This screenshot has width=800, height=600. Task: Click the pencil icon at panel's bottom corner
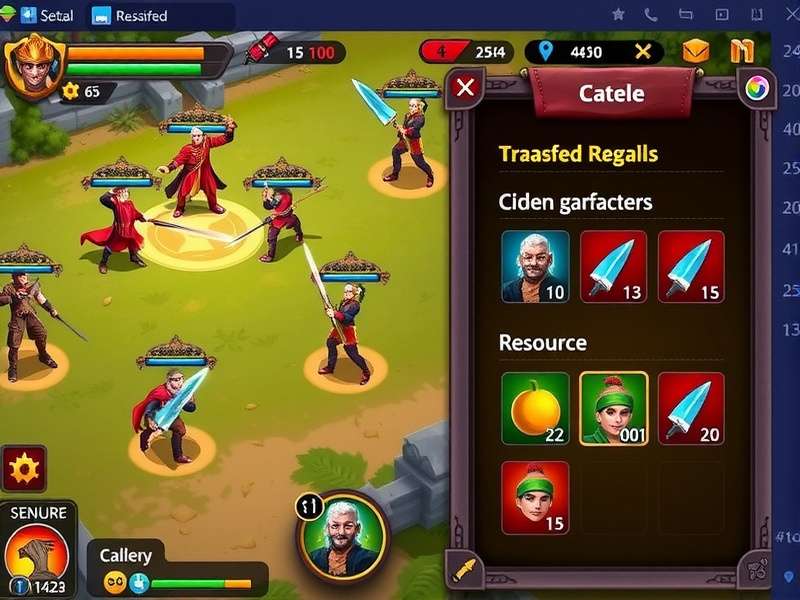tap(465, 570)
